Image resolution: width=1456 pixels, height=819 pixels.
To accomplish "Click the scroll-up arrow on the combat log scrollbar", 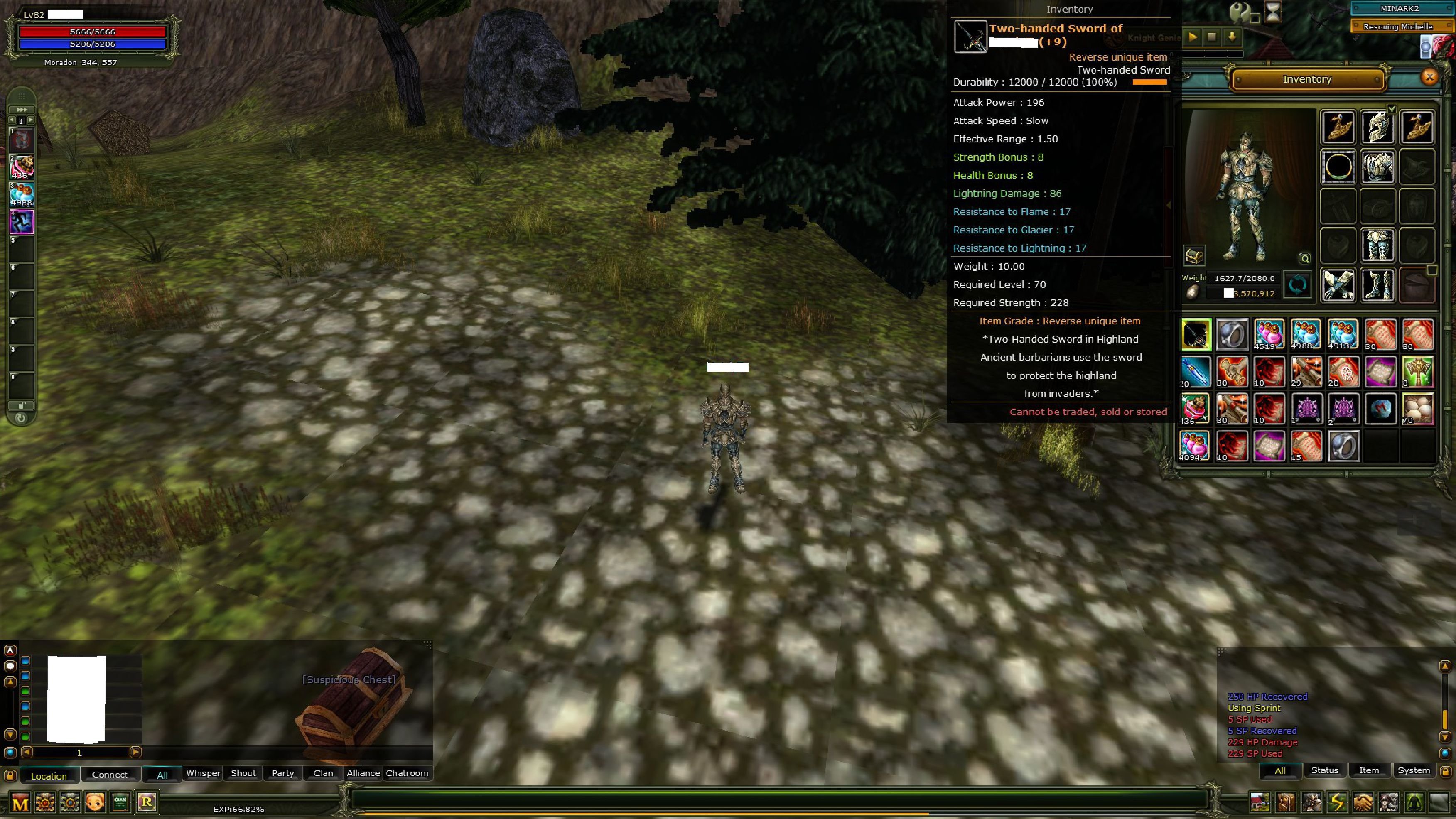I will click(x=1445, y=666).
